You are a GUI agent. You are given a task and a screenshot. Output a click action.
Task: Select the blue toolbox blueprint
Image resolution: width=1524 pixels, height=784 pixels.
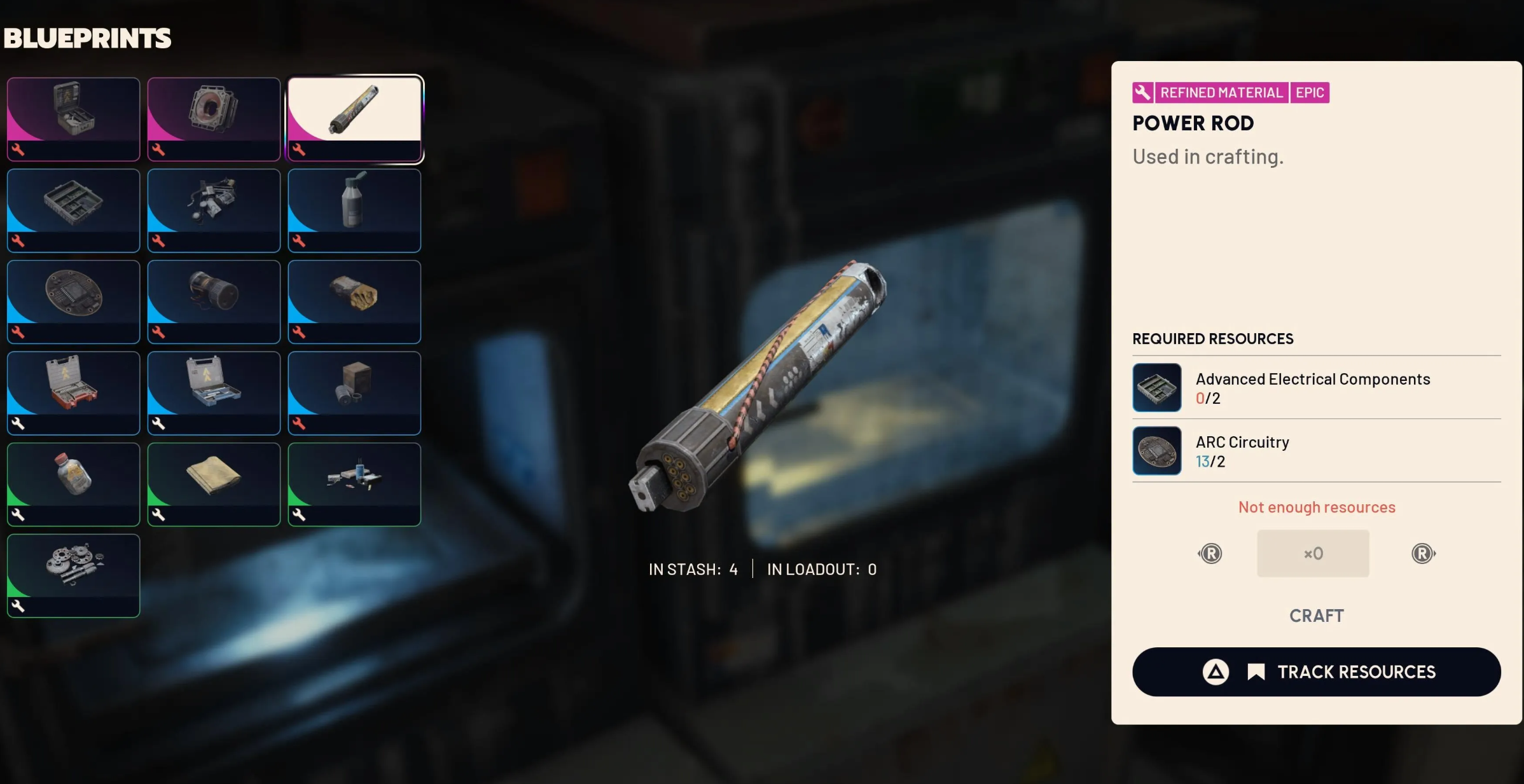(214, 392)
